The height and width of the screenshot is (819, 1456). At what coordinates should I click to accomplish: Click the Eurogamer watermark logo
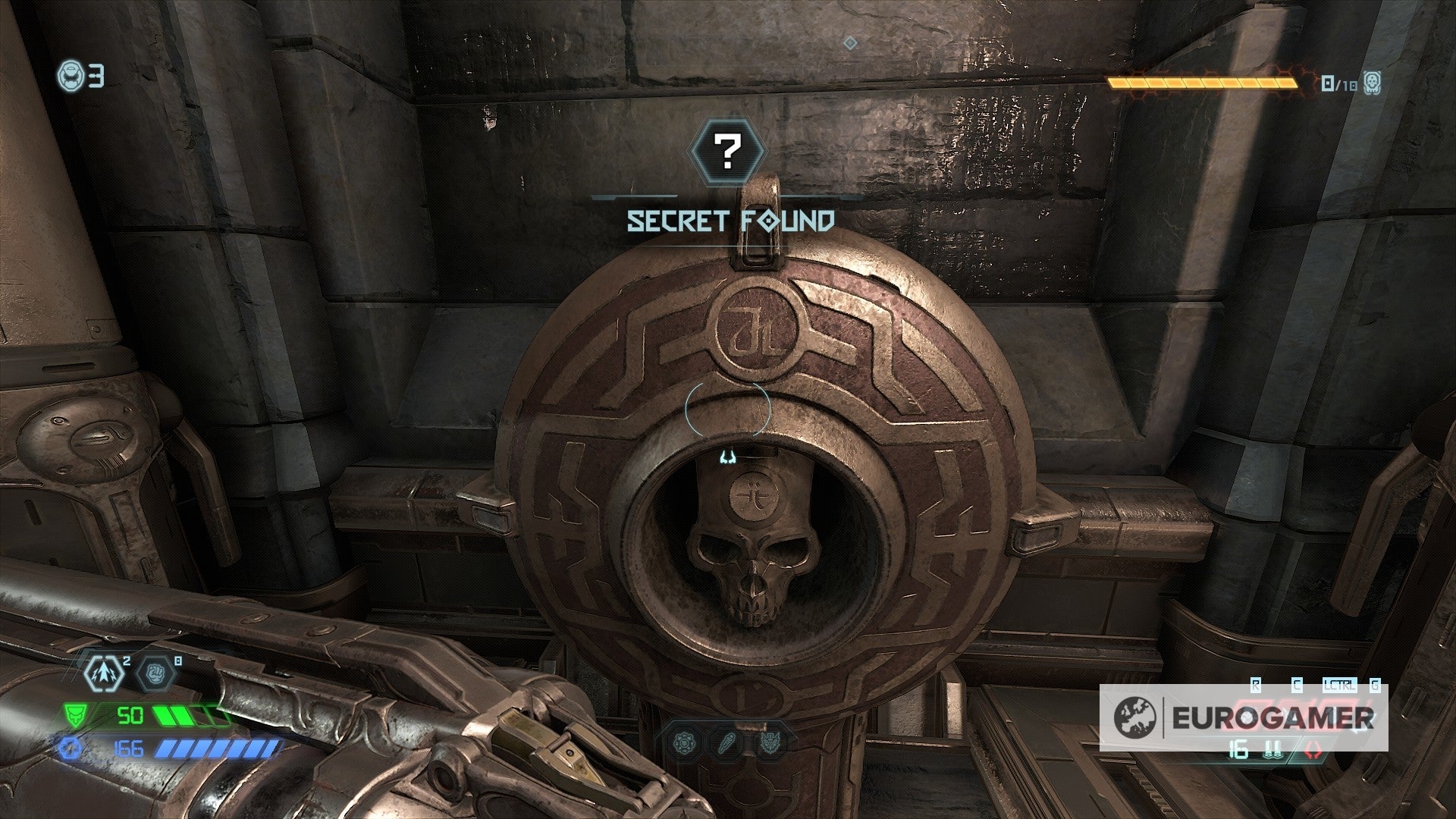pos(1244,717)
